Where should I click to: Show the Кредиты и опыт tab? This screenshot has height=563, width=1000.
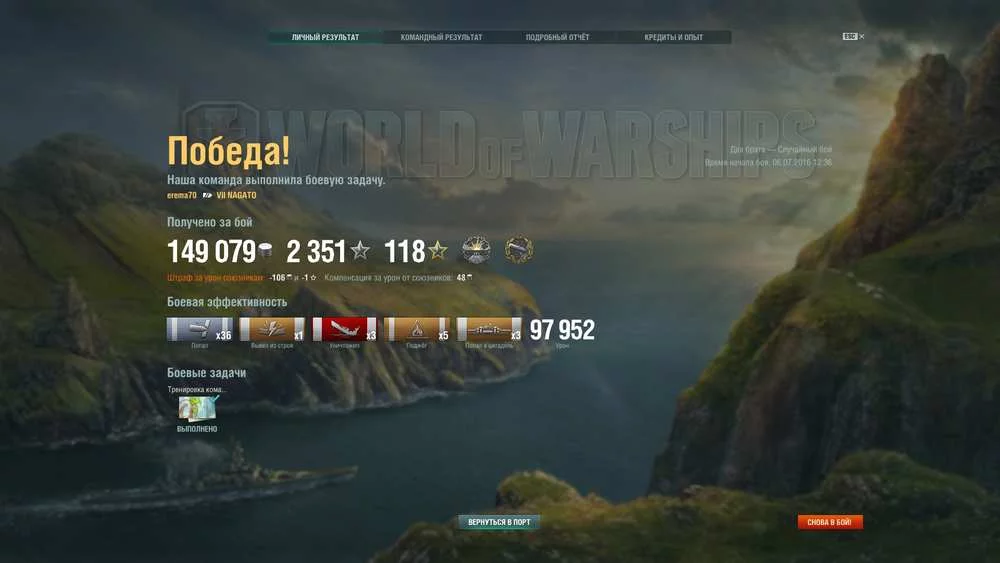click(673, 38)
